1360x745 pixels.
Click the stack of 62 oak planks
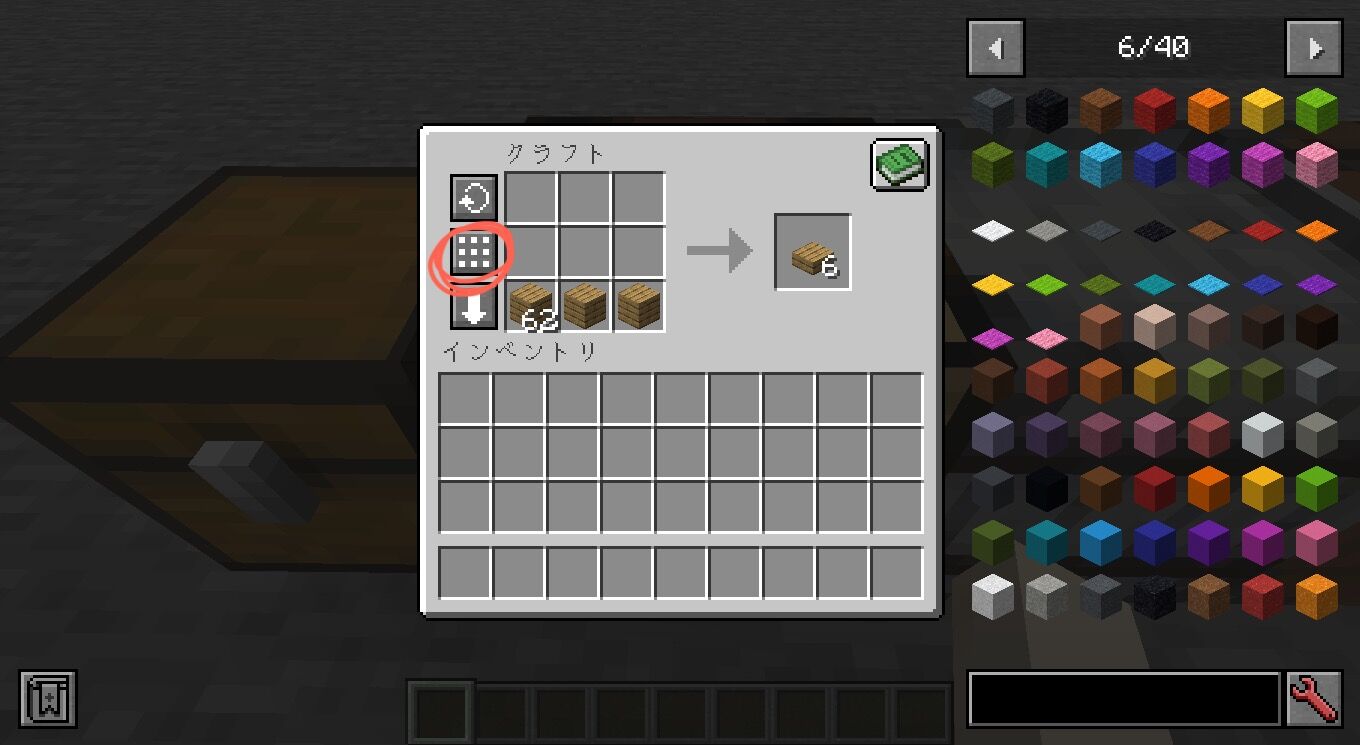(x=530, y=309)
